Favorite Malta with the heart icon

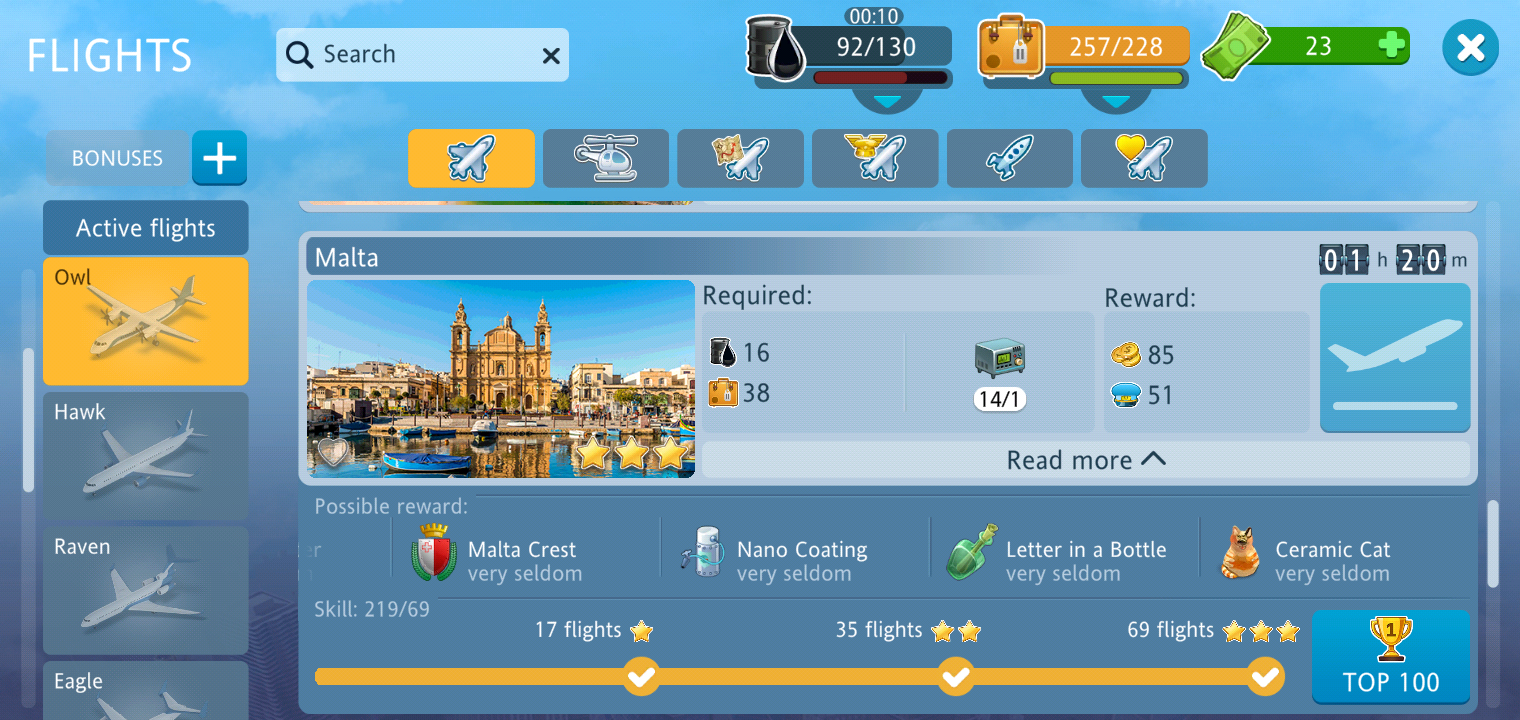pos(334,453)
